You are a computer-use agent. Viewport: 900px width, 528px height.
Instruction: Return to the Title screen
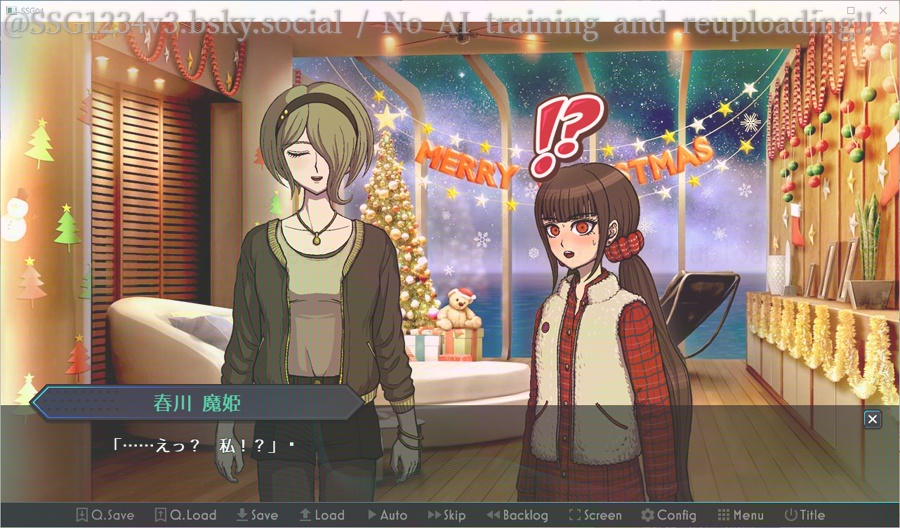805,515
